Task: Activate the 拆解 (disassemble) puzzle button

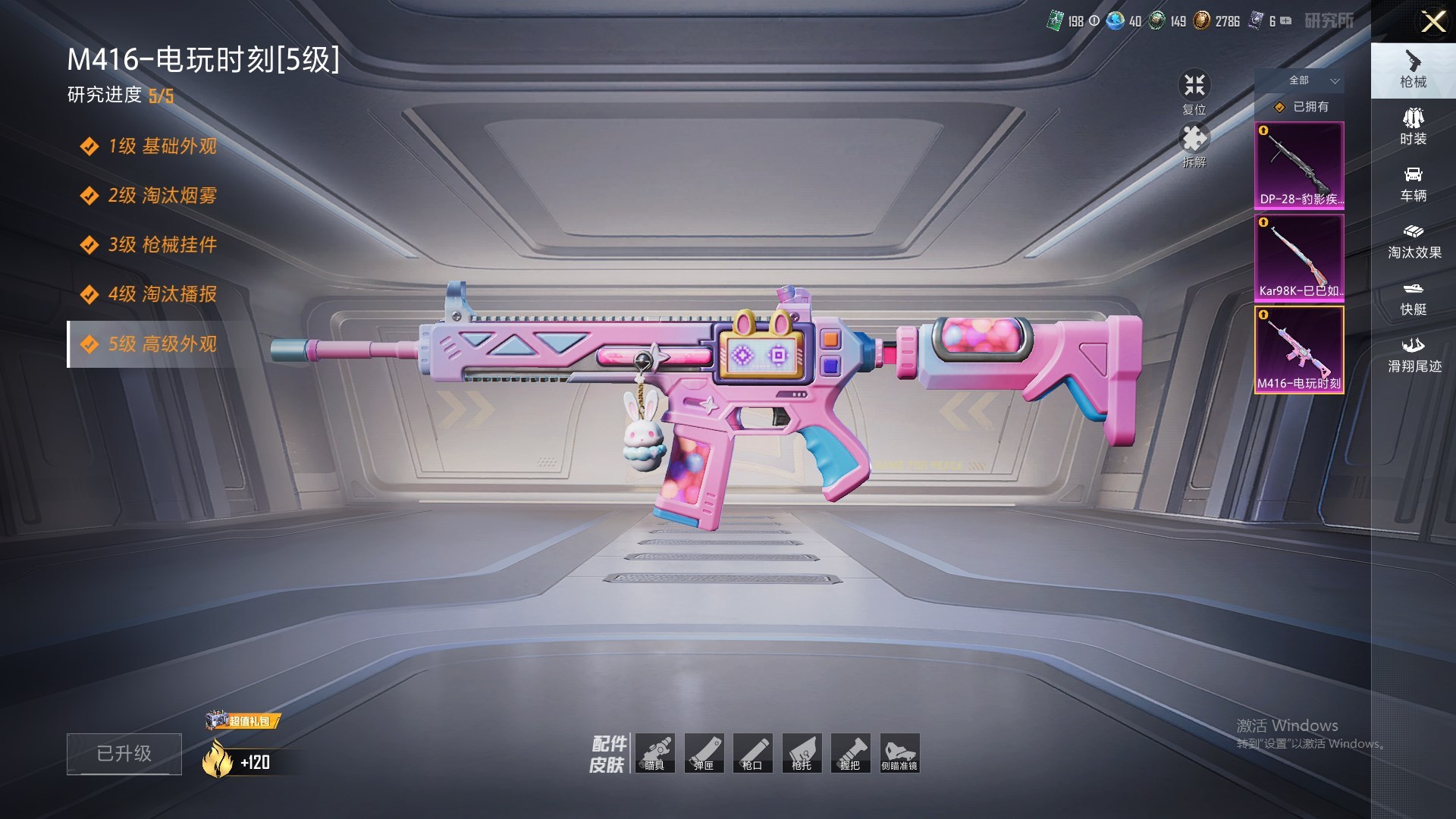Action: coord(1194,144)
